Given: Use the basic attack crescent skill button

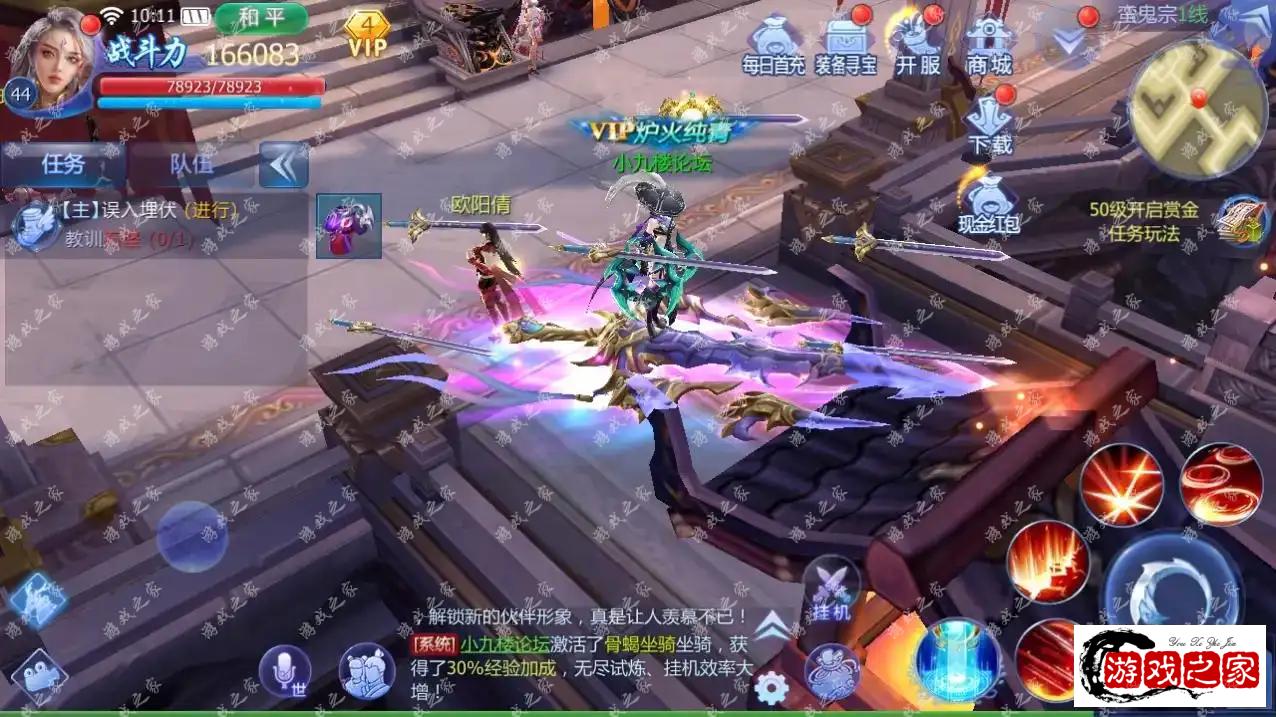Looking at the screenshot, I should click(x=1172, y=588).
